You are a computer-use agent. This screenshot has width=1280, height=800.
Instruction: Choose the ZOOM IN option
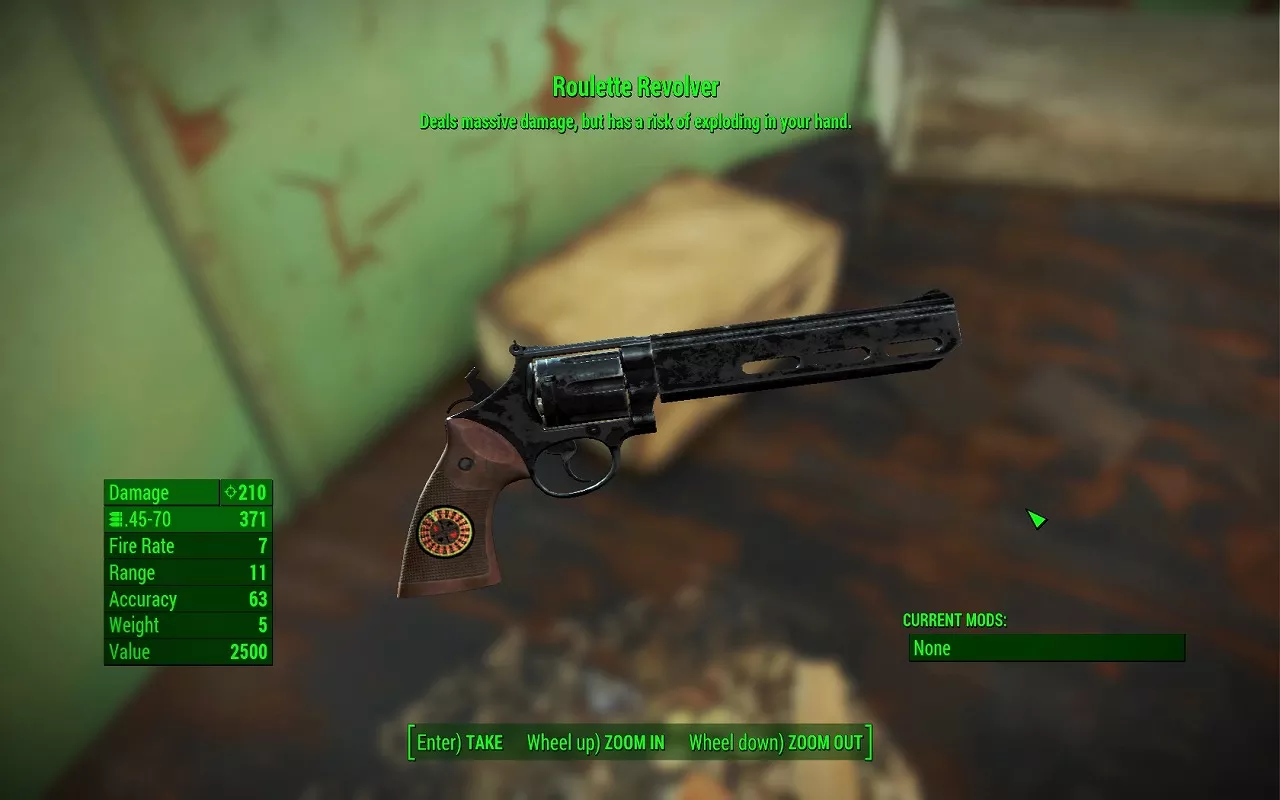coord(596,743)
